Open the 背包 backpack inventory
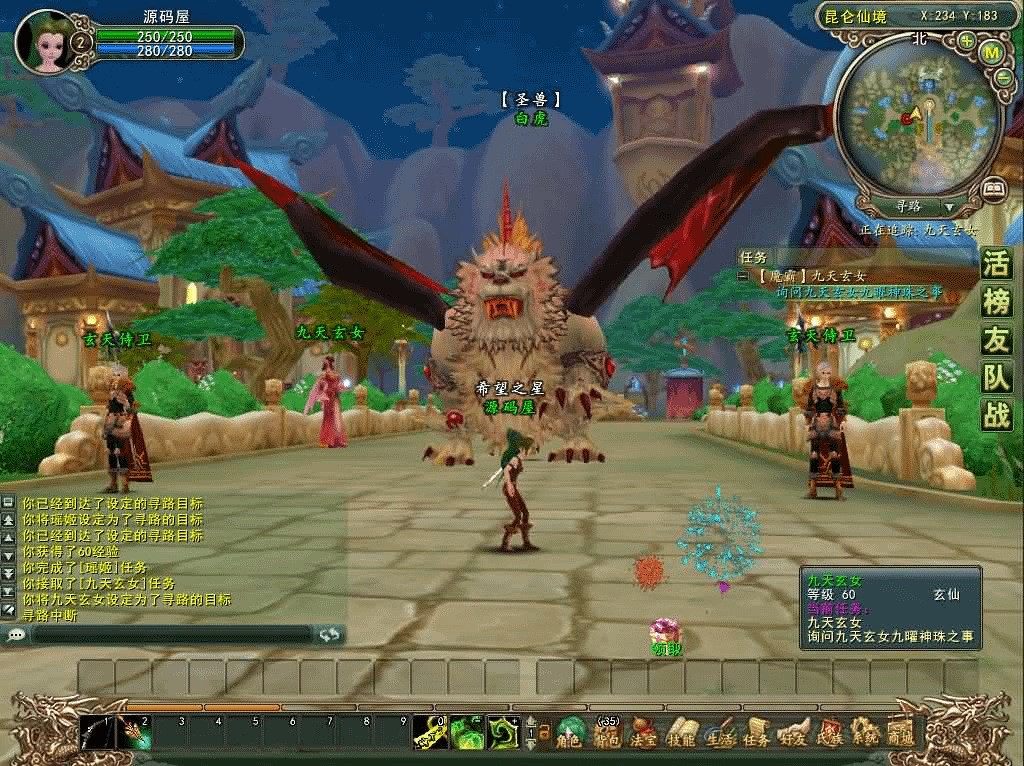The image size is (1024, 766). [x=606, y=734]
